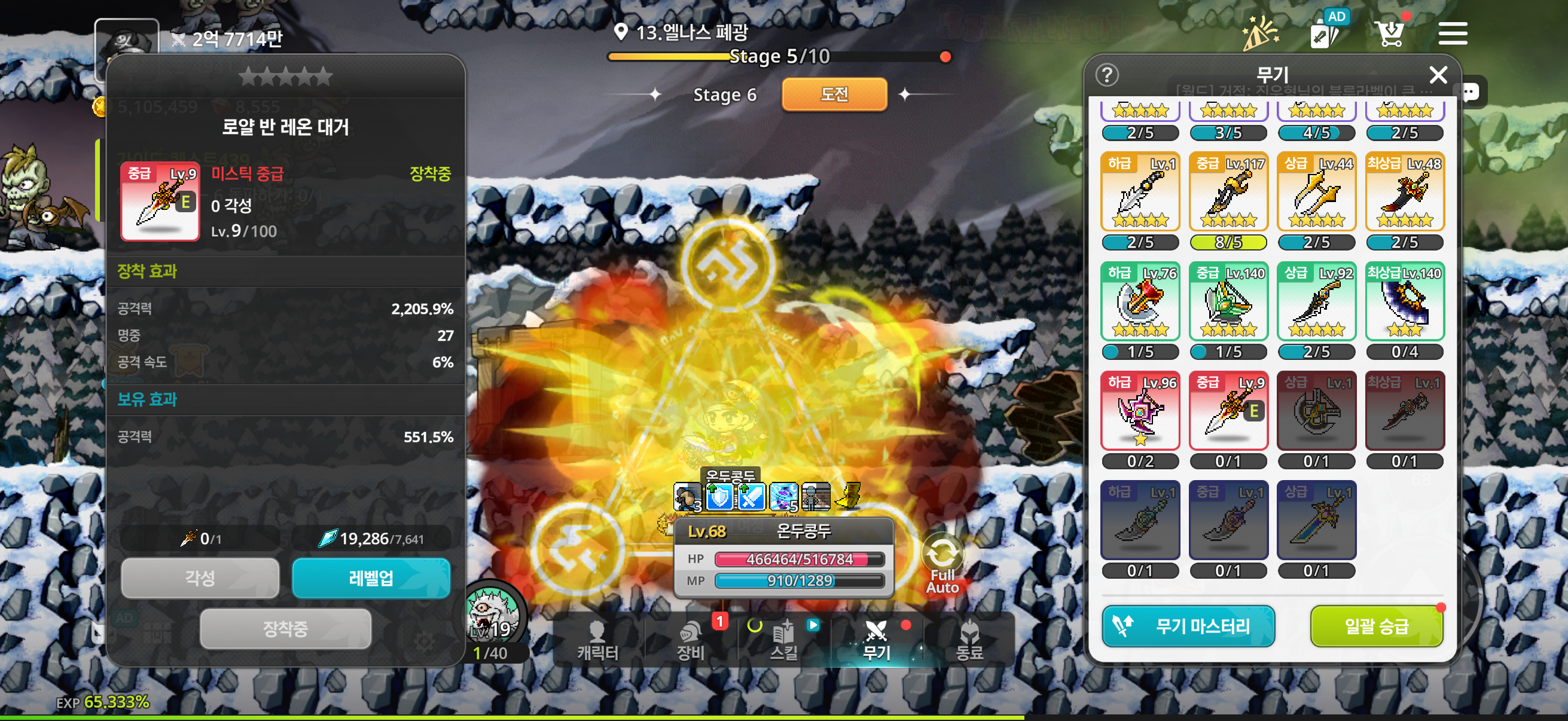
Task: Select the 동료 companion tab
Action: click(969, 641)
